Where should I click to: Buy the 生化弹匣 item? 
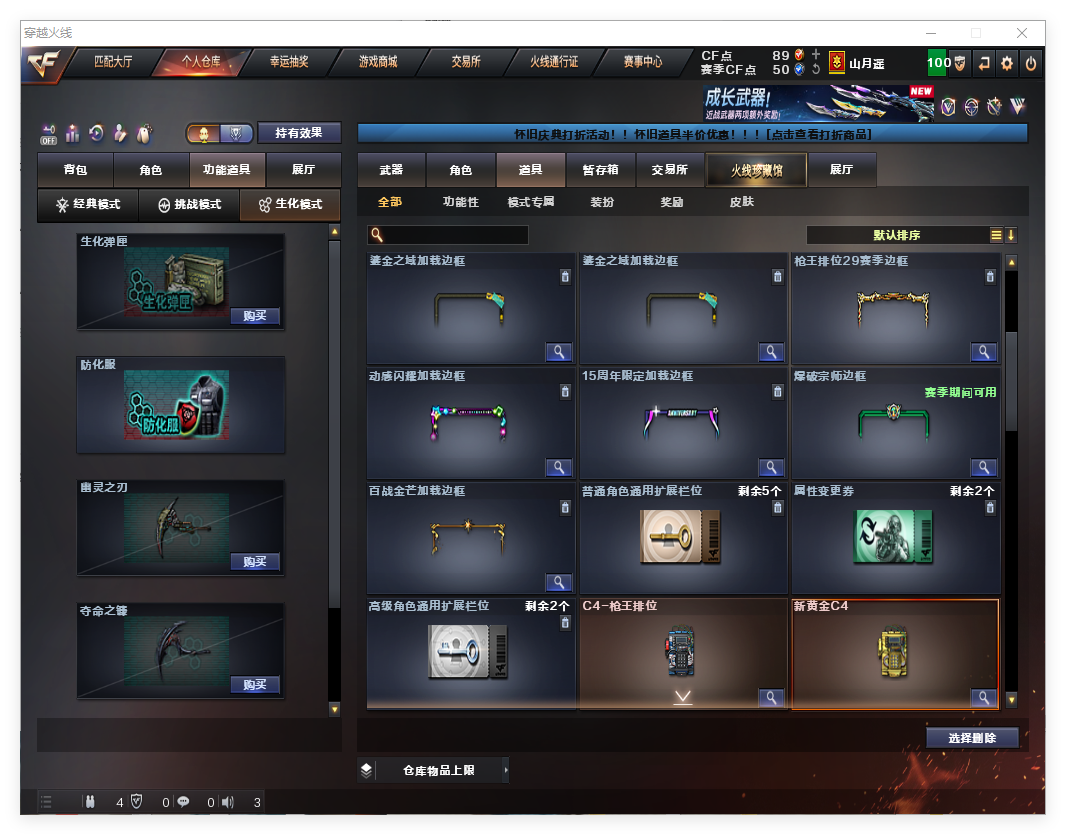[x=254, y=316]
